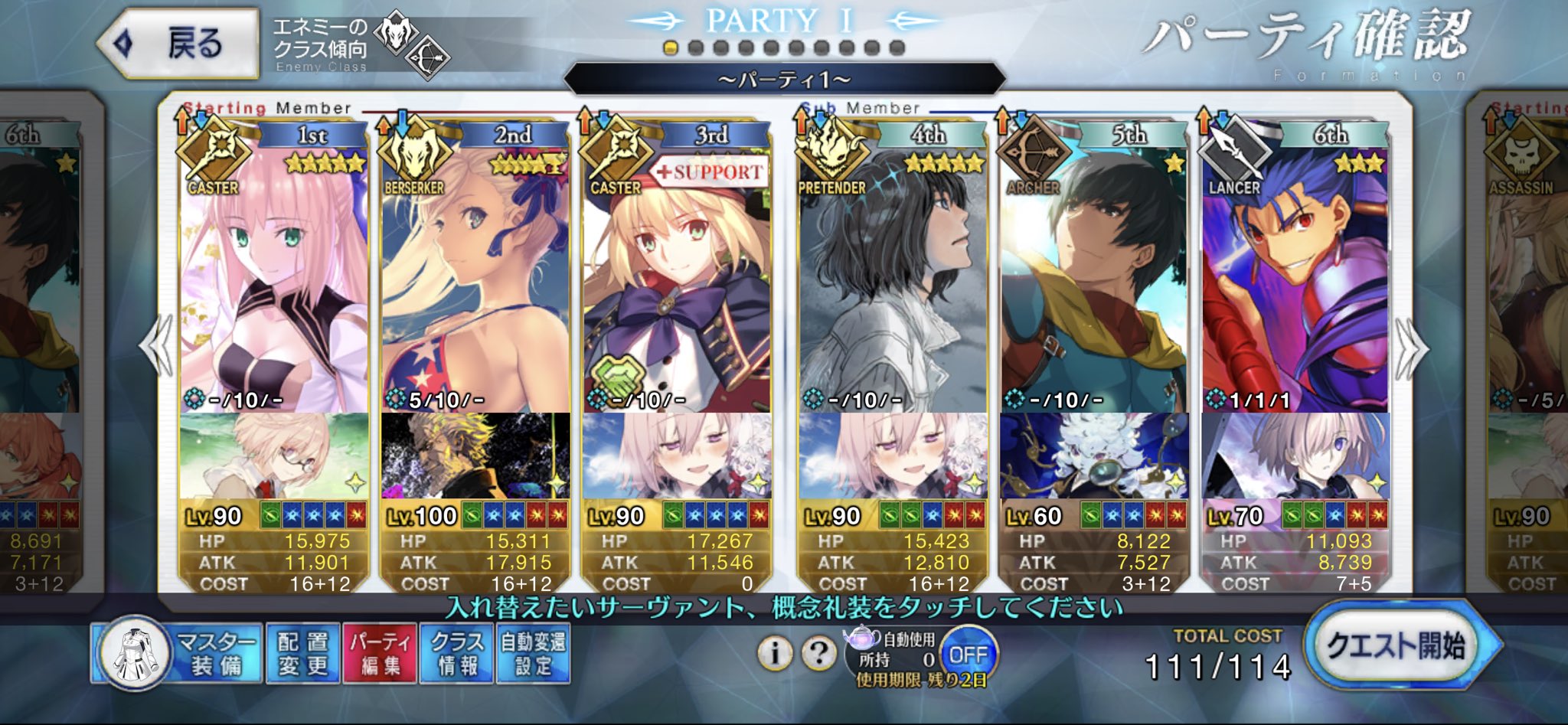Open マスター装備 master equipment
This screenshot has width=1568, height=725.
pyautogui.click(x=178, y=653)
